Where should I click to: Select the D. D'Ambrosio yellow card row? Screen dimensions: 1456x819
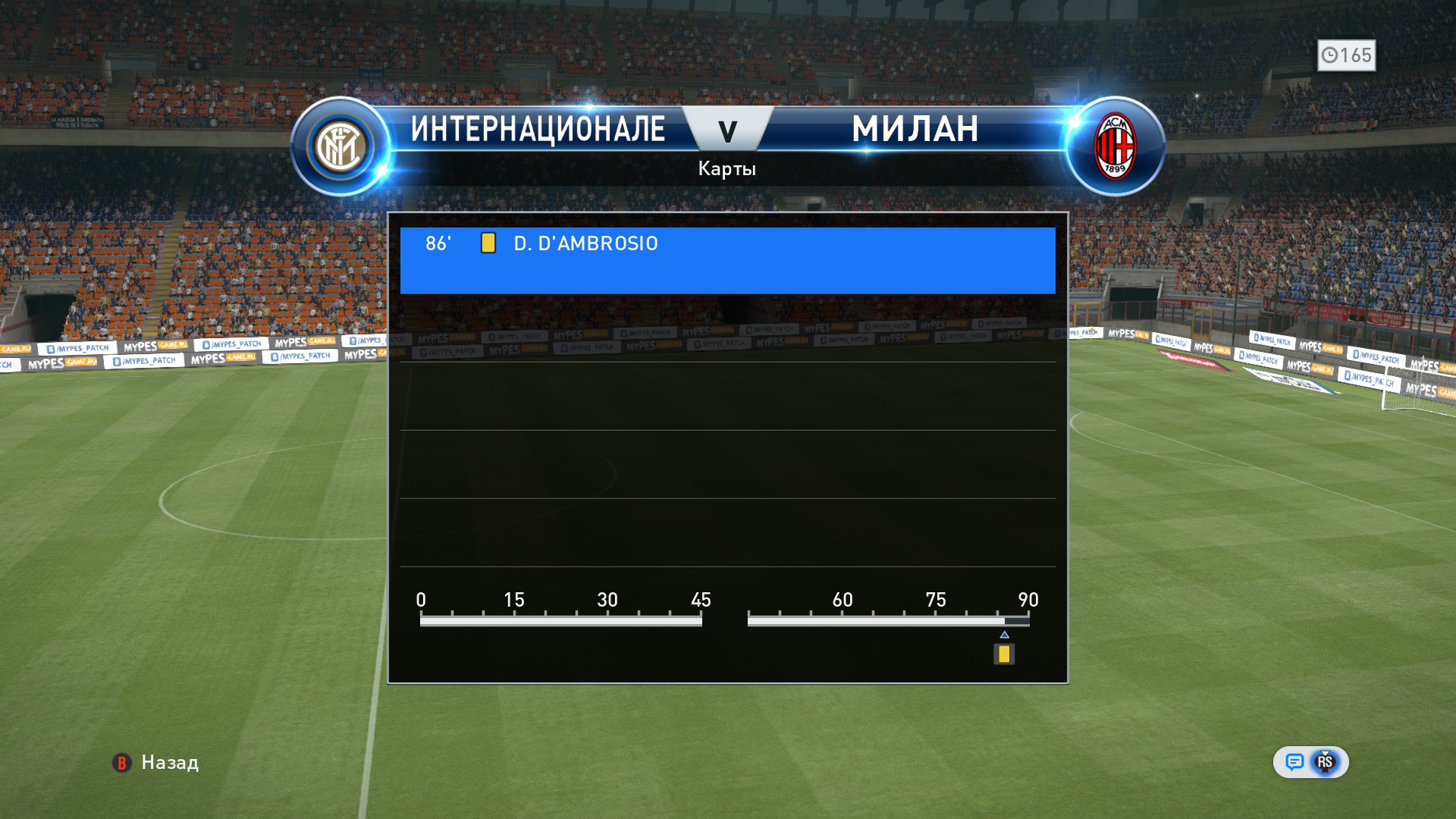click(726, 259)
